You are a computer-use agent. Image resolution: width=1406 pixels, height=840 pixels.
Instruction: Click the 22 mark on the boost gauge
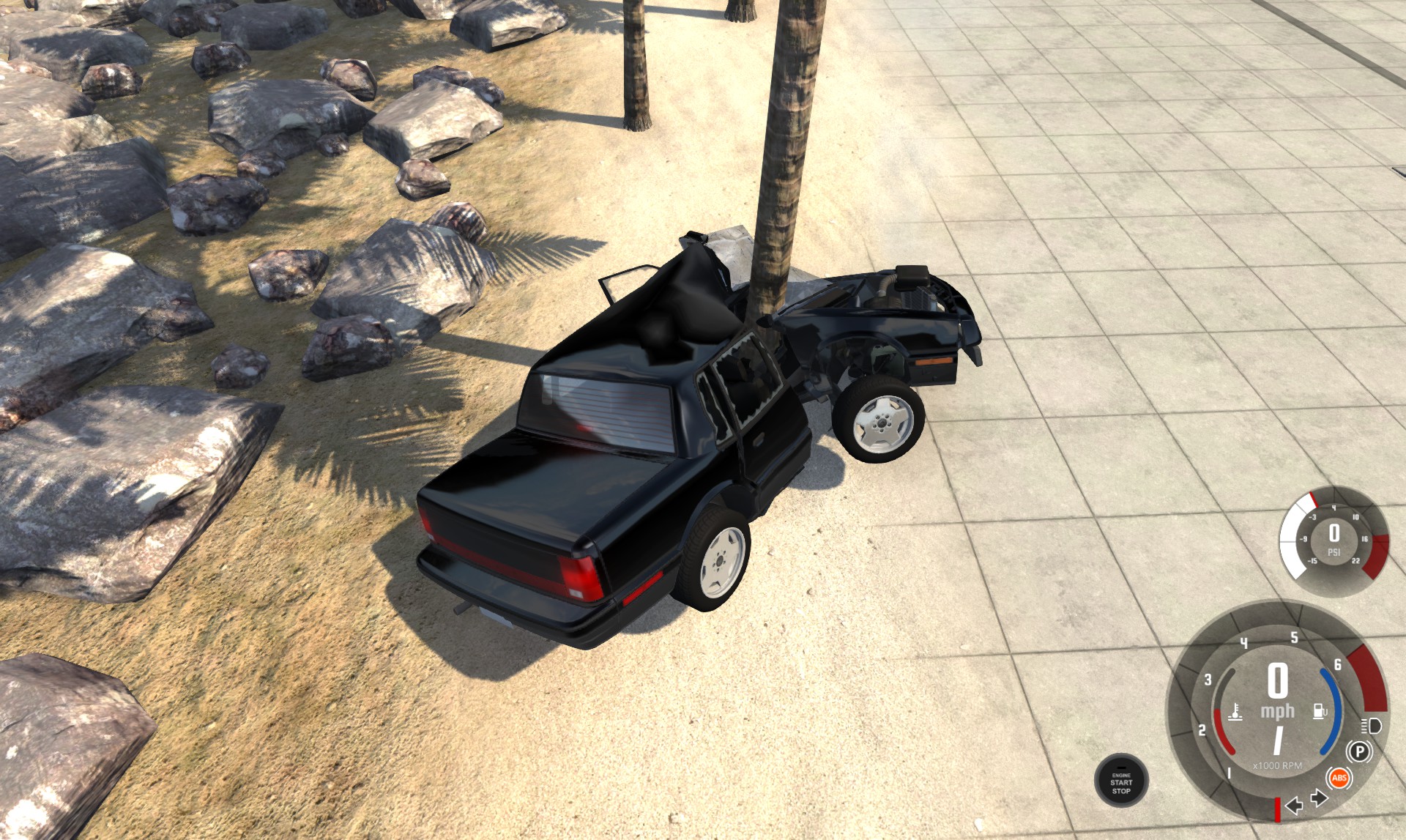[1356, 561]
